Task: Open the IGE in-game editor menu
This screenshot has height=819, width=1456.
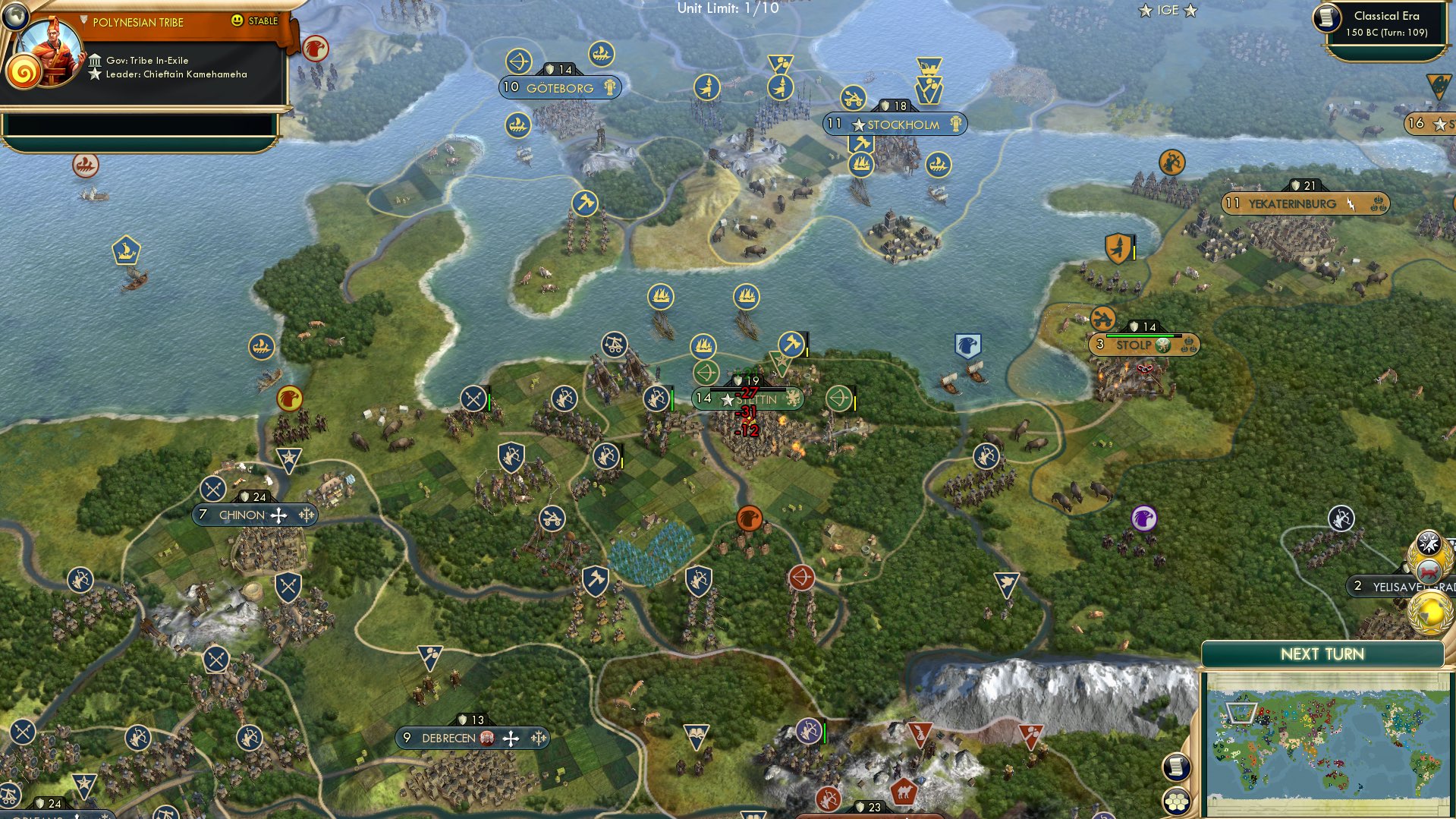Action: (x=1168, y=11)
